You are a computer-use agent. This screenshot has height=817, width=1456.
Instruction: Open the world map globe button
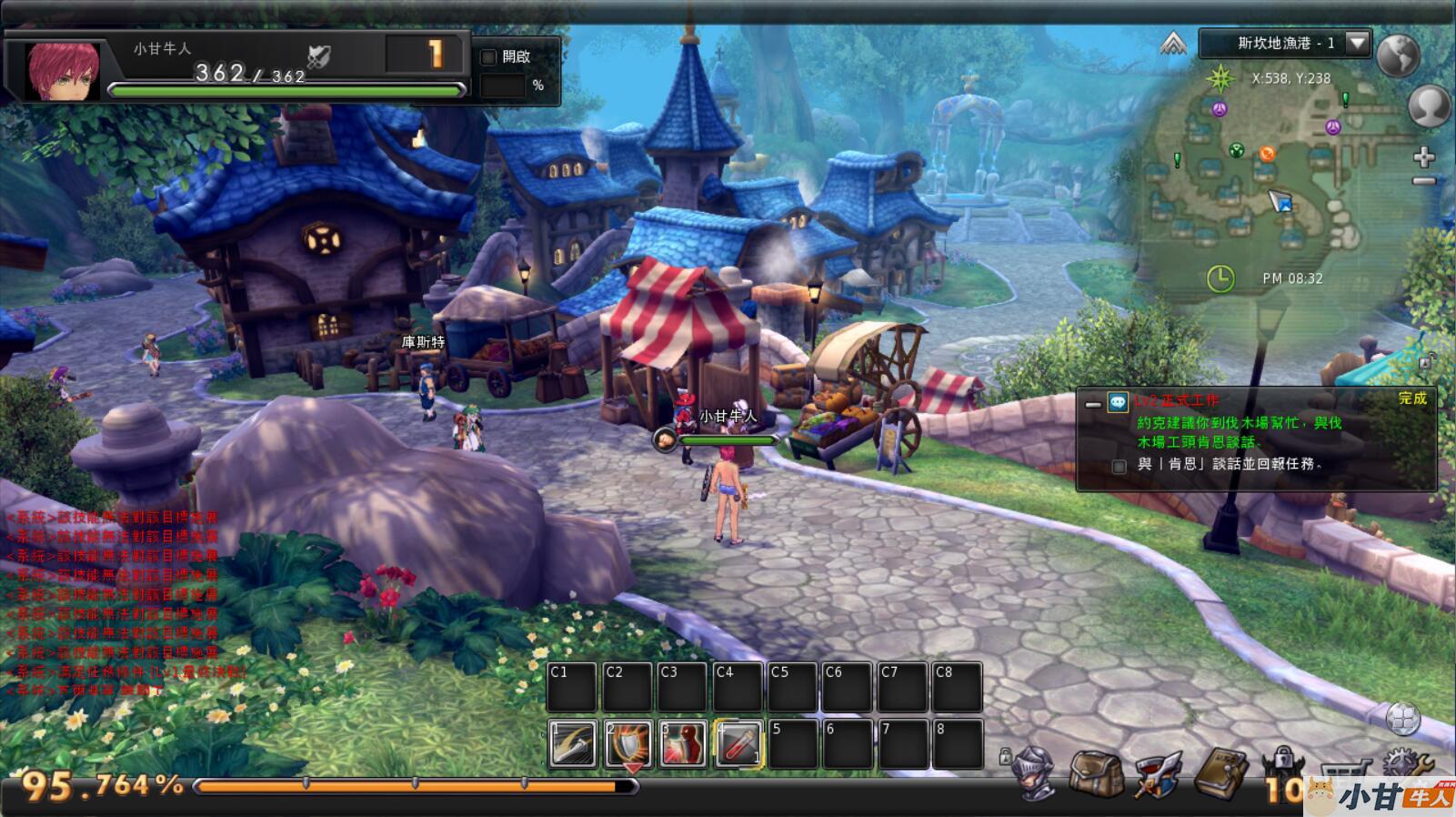pyautogui.click(x=1398, y=55)
